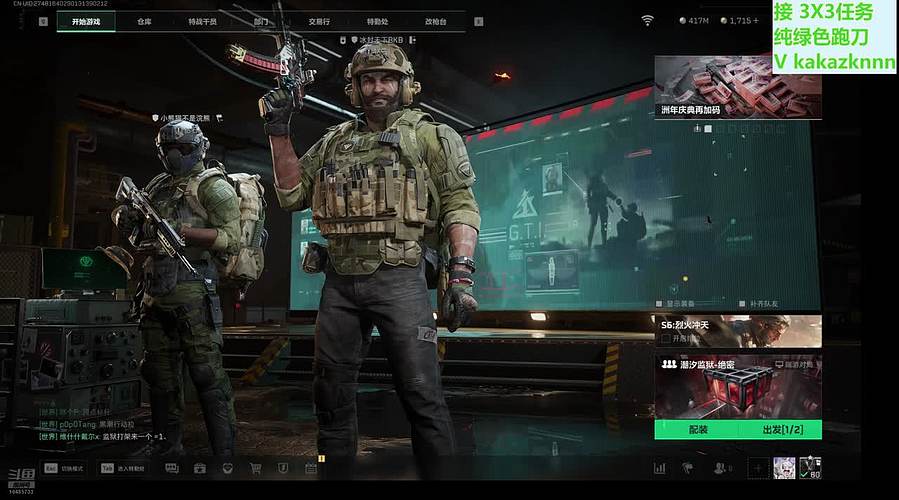899x500 pixels.
Task: Click the green 配装 loadout button
Action: pyautogui.click(x=697, y=430)
